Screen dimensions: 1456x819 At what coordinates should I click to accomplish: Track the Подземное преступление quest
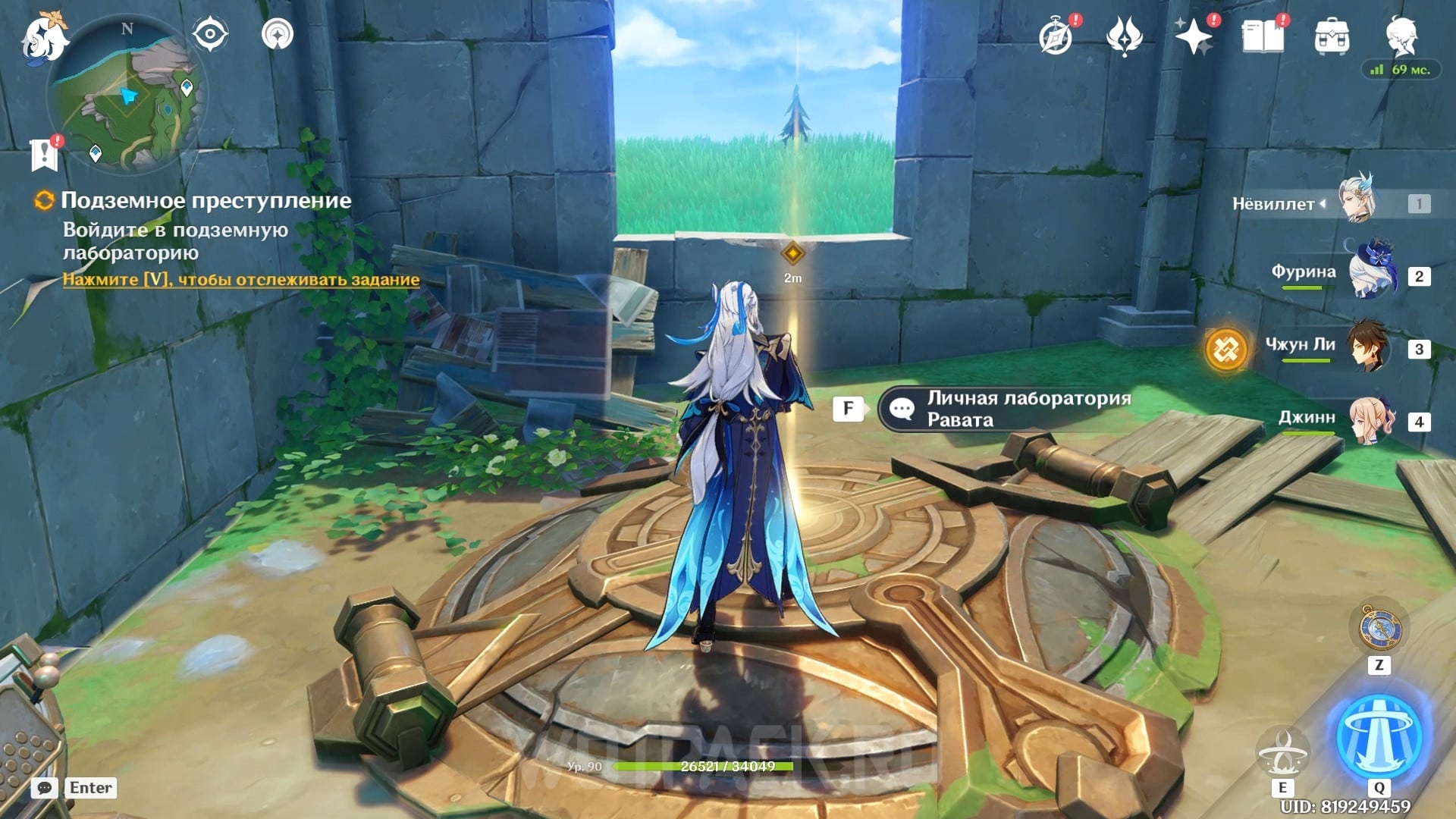click(240, 280)
